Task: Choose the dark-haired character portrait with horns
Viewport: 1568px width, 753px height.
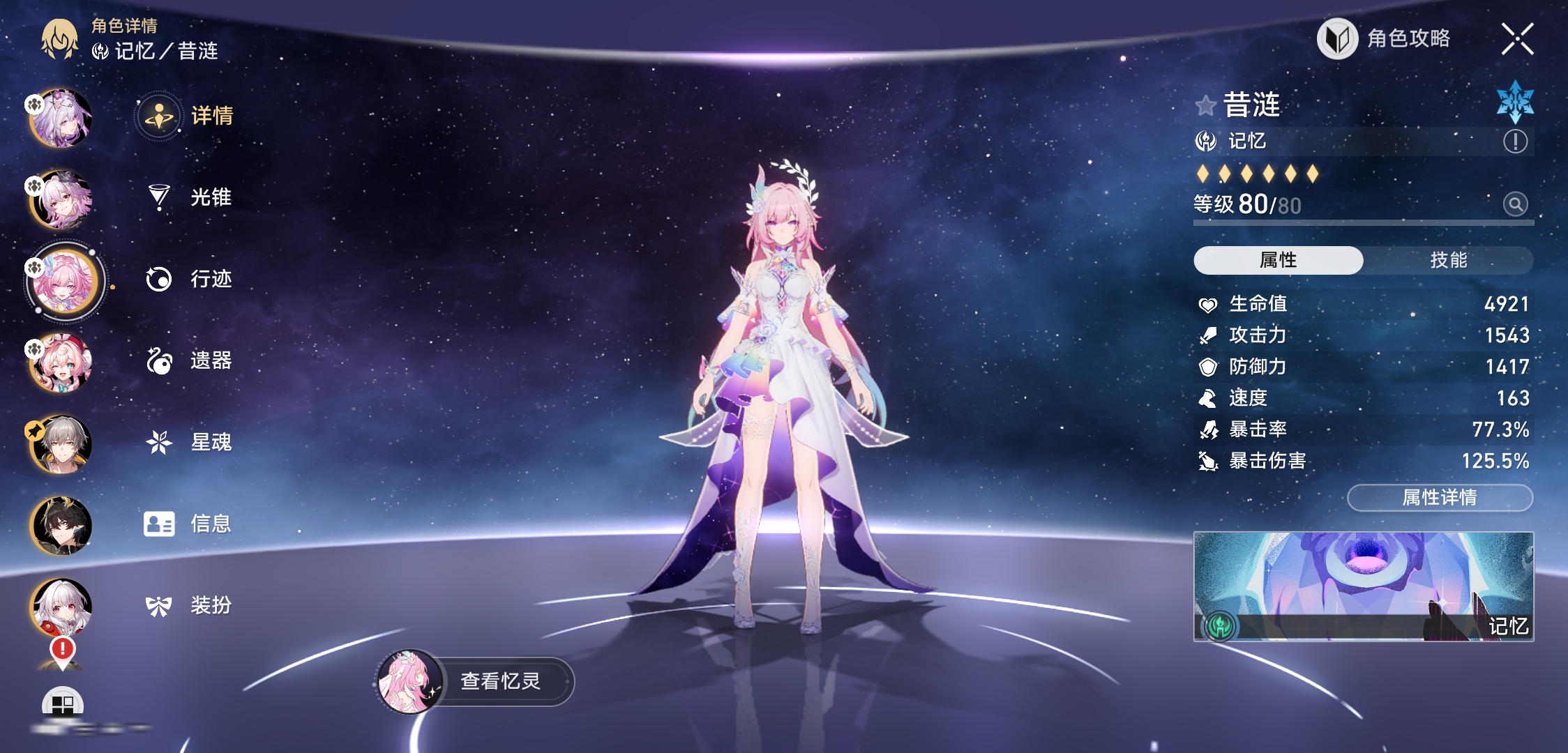Action: [62, 525]
